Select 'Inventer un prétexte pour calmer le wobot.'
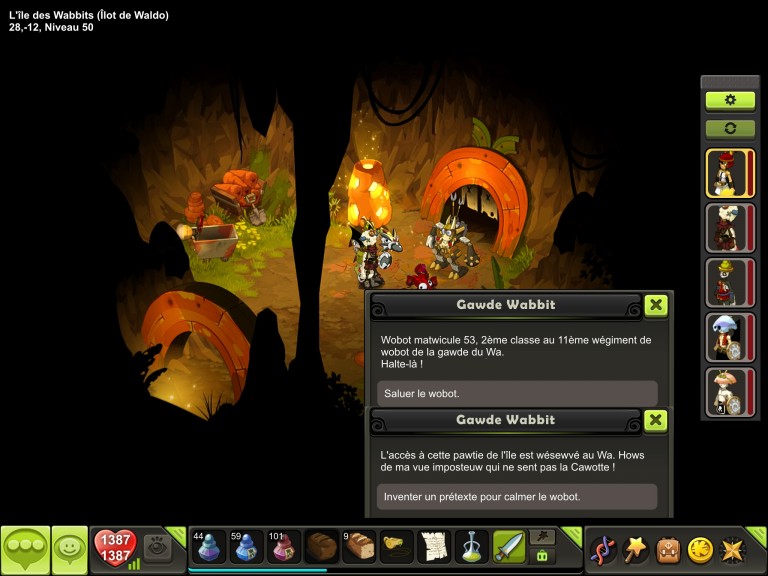This screenshot has width=768, height=576. (x=517, y=497)
